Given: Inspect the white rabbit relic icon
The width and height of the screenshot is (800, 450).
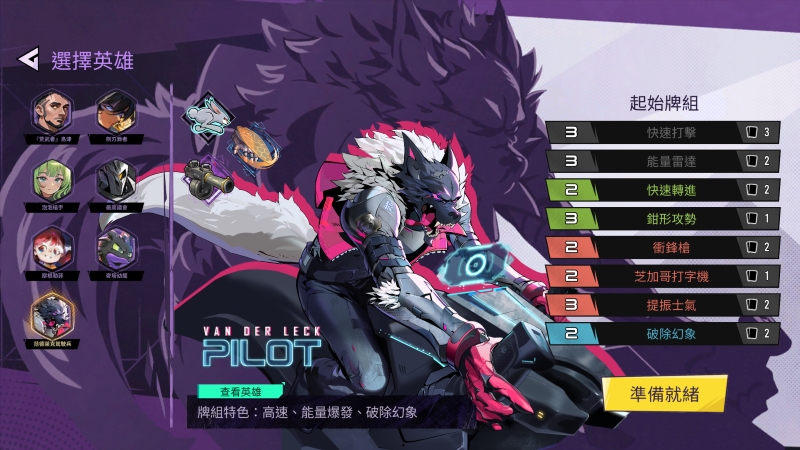Looking at the screenshot, I should (x=206, y=113).
